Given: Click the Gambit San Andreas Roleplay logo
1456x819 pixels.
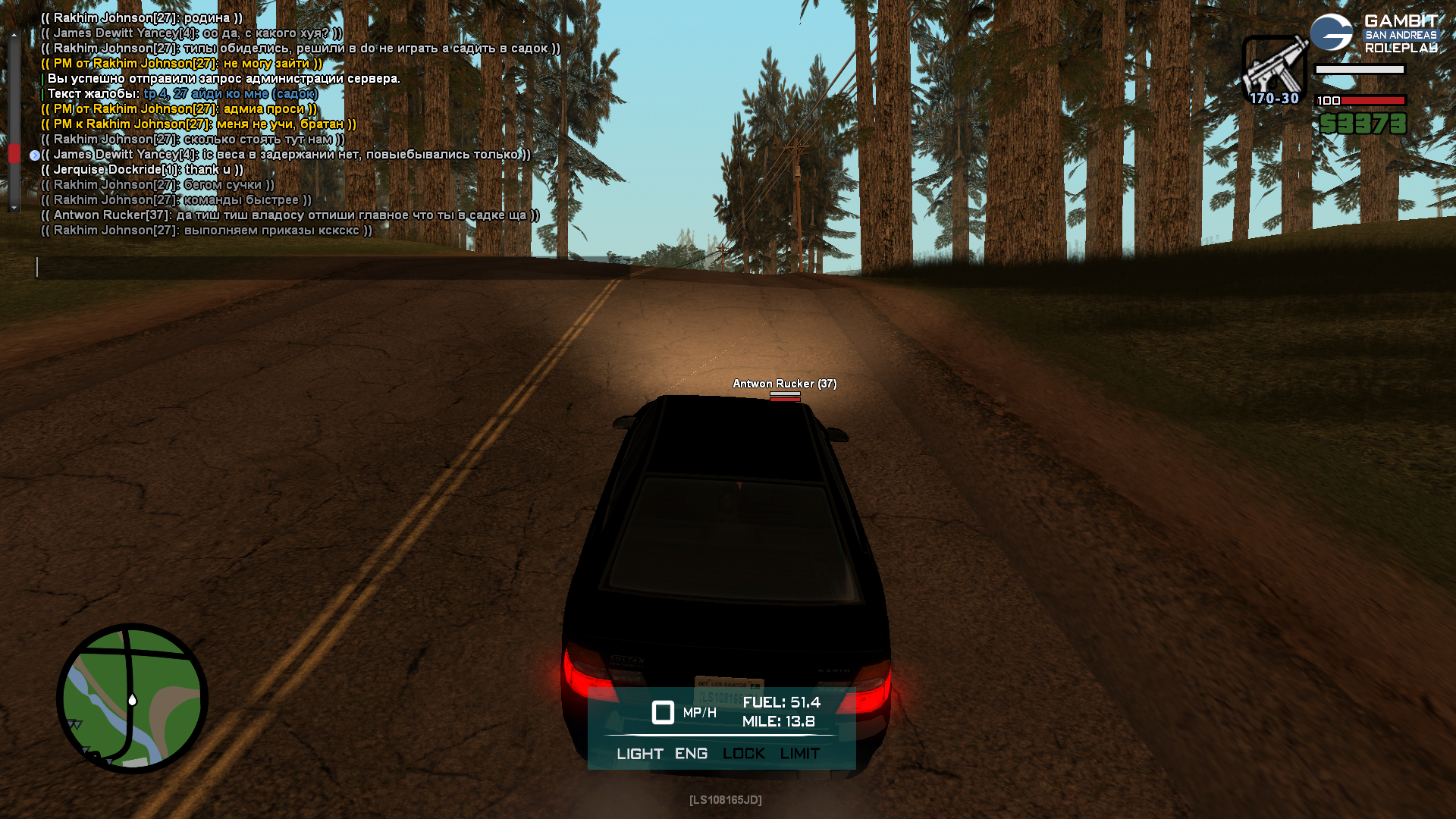Looking at the screenshot, I should coord(1375,34).
